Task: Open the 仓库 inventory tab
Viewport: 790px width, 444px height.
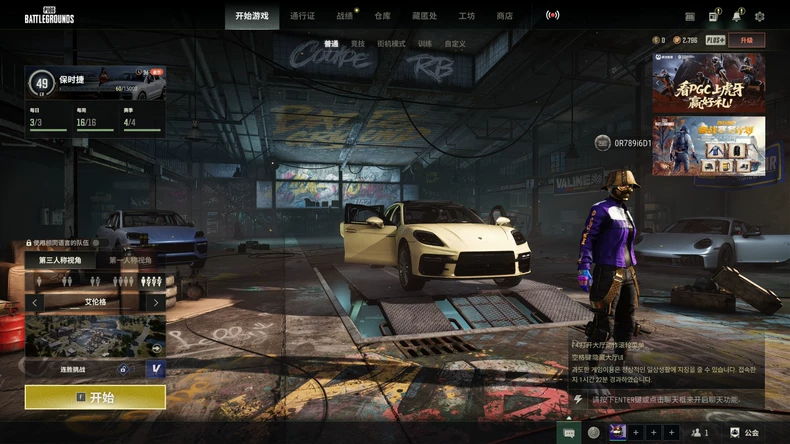Action: click(383, 16)
